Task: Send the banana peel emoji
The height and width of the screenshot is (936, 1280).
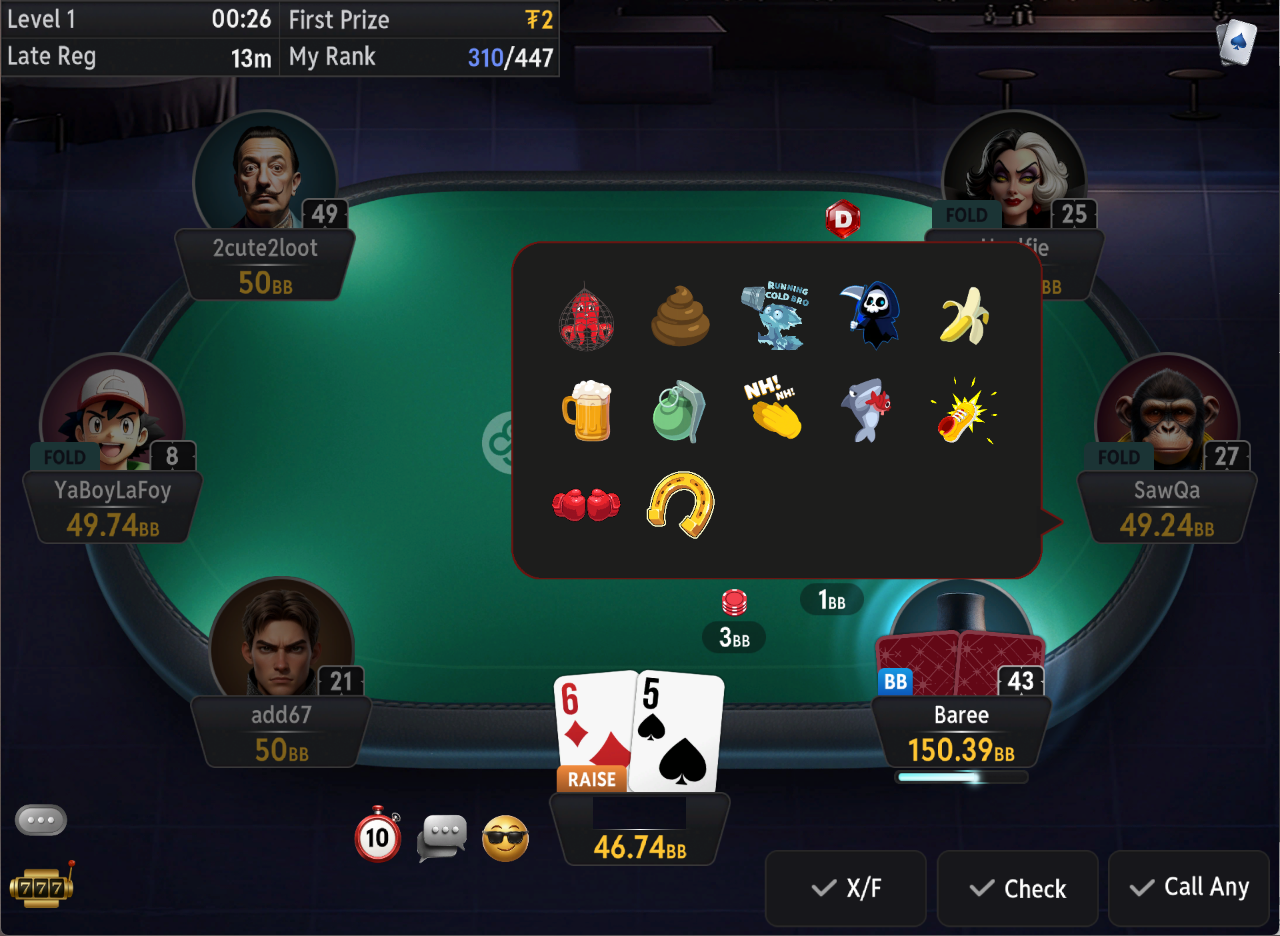Action: pyautogui.click(x=965, y=315)
